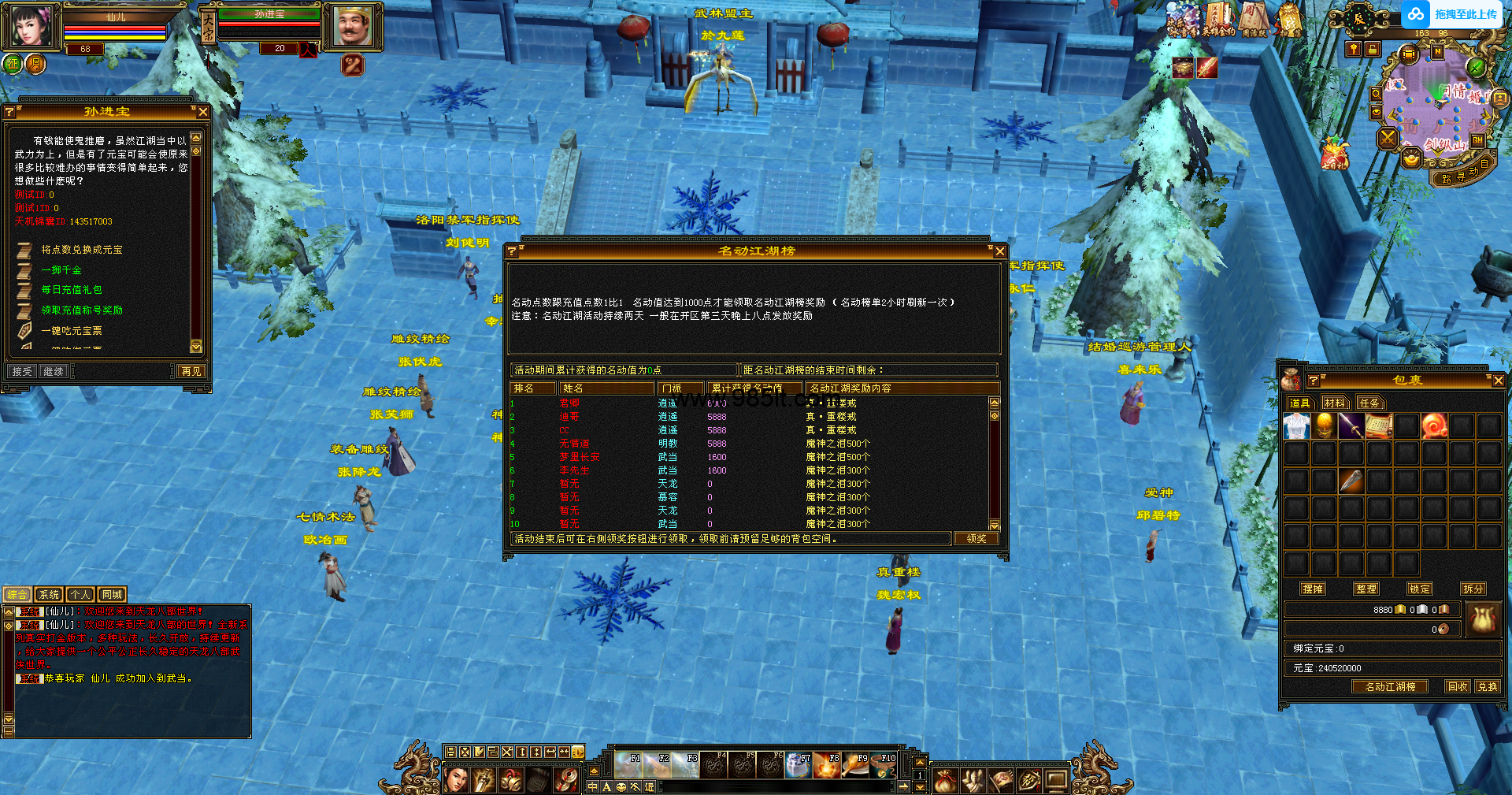
Task: Click the 拖拽至此上传 upload overlay button
Action: (1455, 14)
